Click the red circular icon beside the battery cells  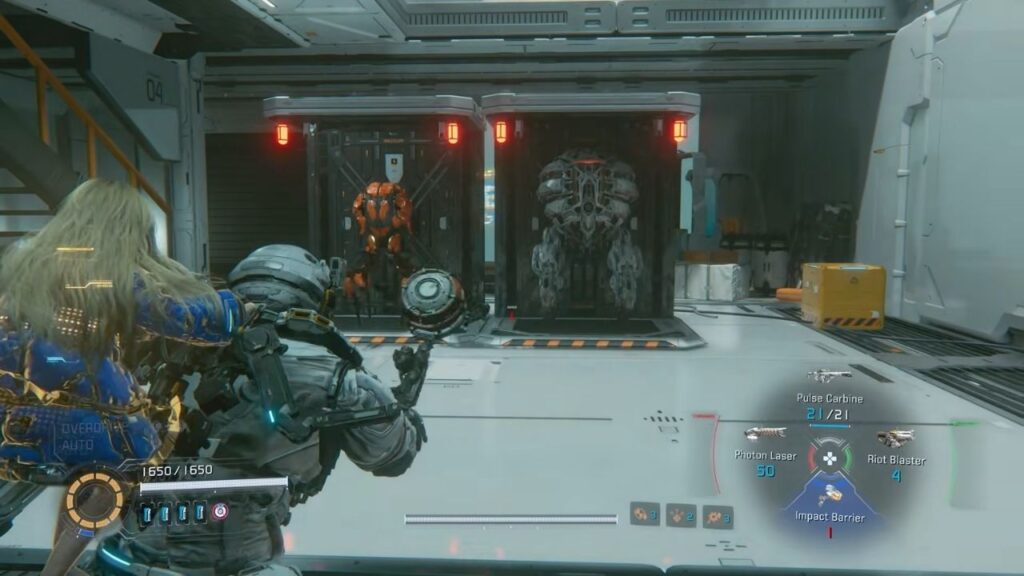point(220,511)
